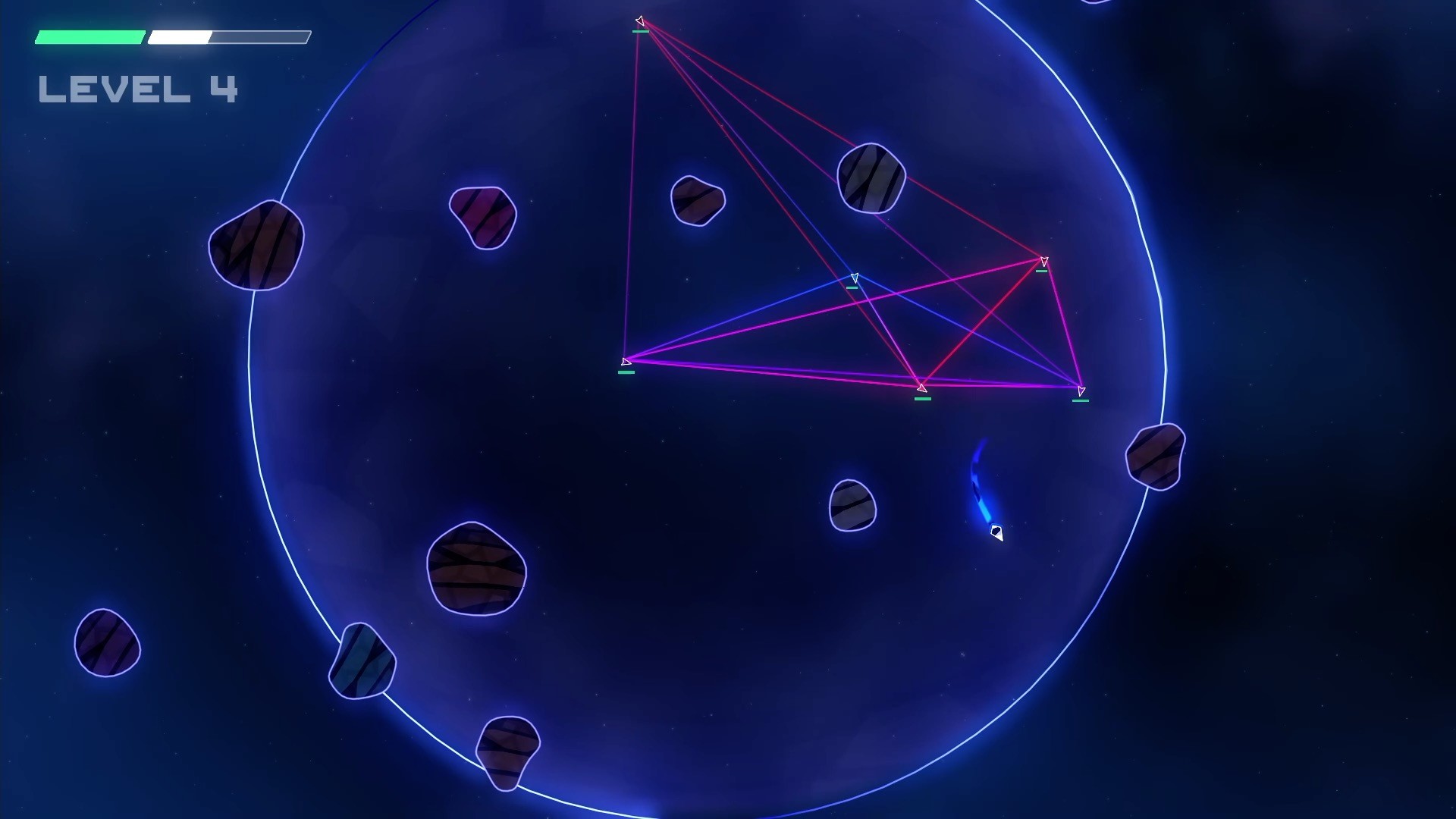Select the node marker at the top of the network
This screenshot has height=819, width=1456.
pyautogui.click(x=641, y=20)
